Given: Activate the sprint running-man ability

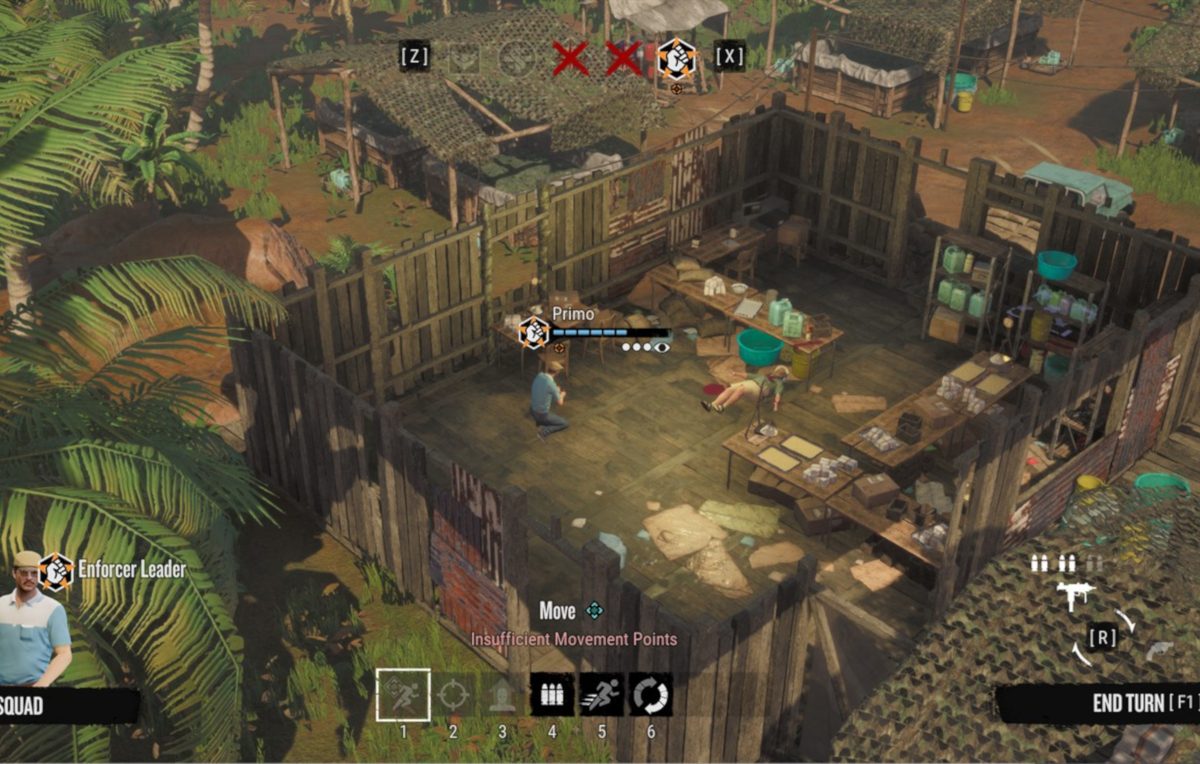Looking at the screenshot, I should (601, 694).
